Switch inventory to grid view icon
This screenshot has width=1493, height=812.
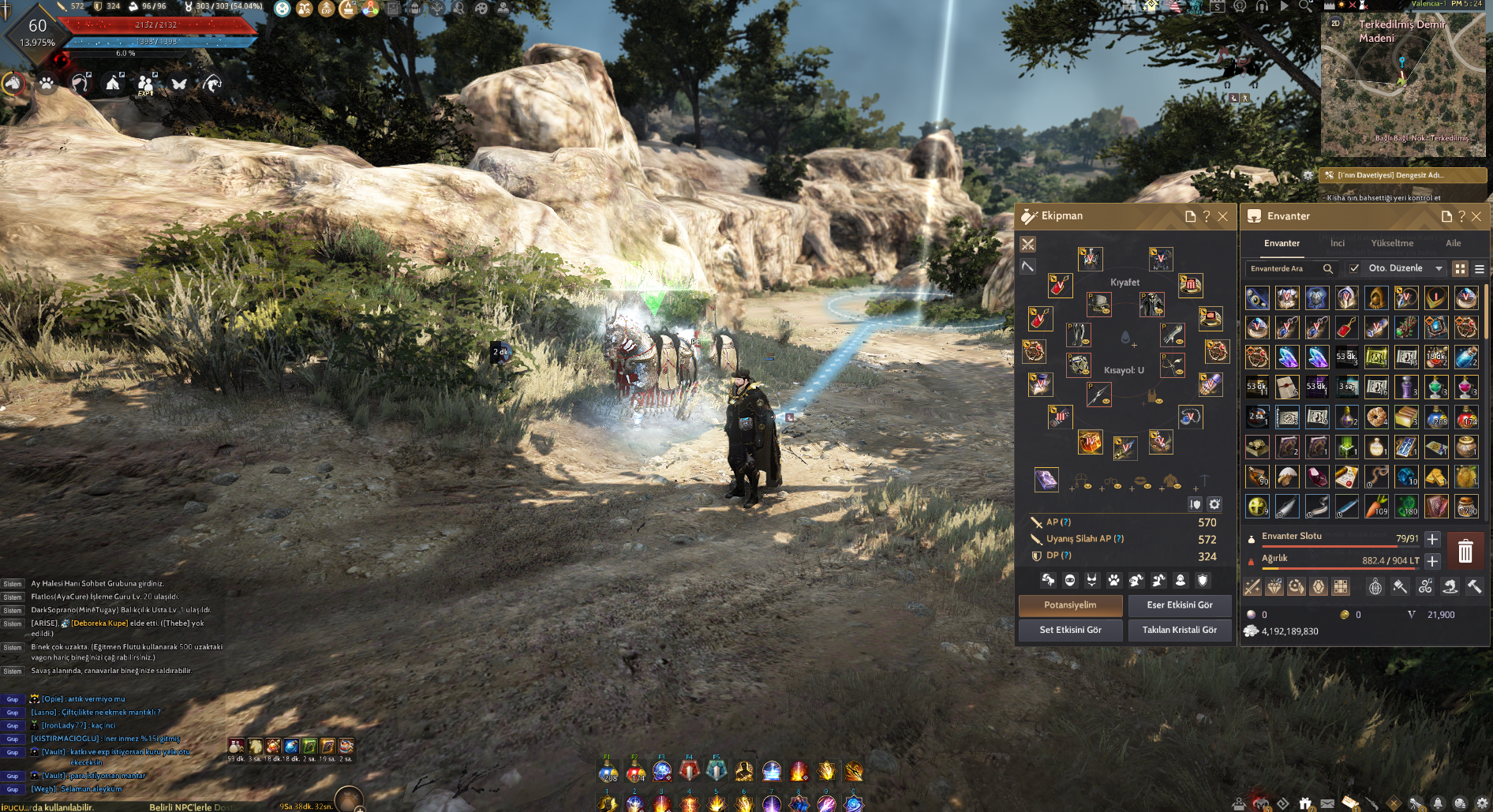1460,268
